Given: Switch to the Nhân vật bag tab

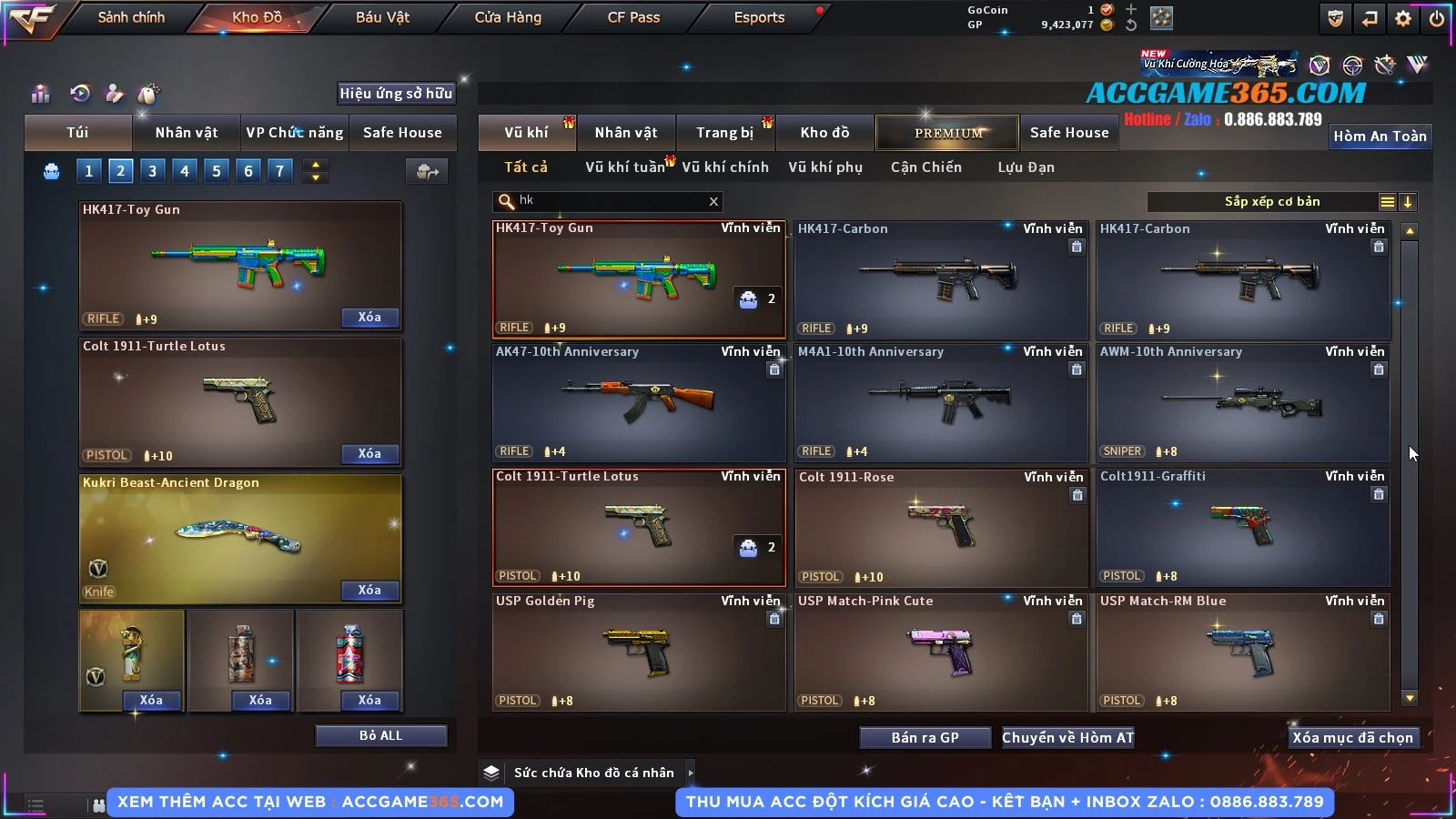Looking at the screenshot, I should [186, 133].
